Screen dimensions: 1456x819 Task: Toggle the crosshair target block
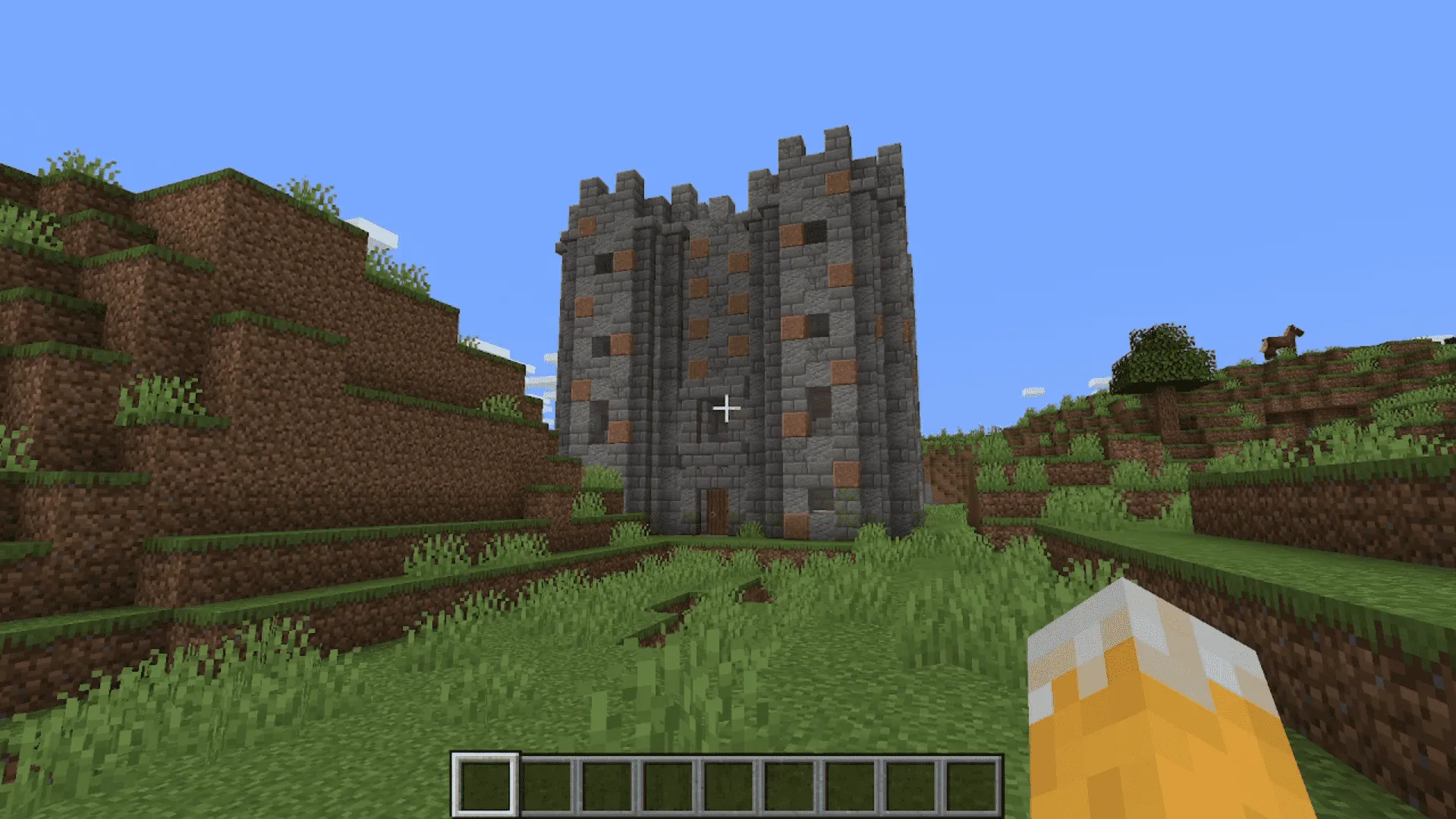pos(728,408)
